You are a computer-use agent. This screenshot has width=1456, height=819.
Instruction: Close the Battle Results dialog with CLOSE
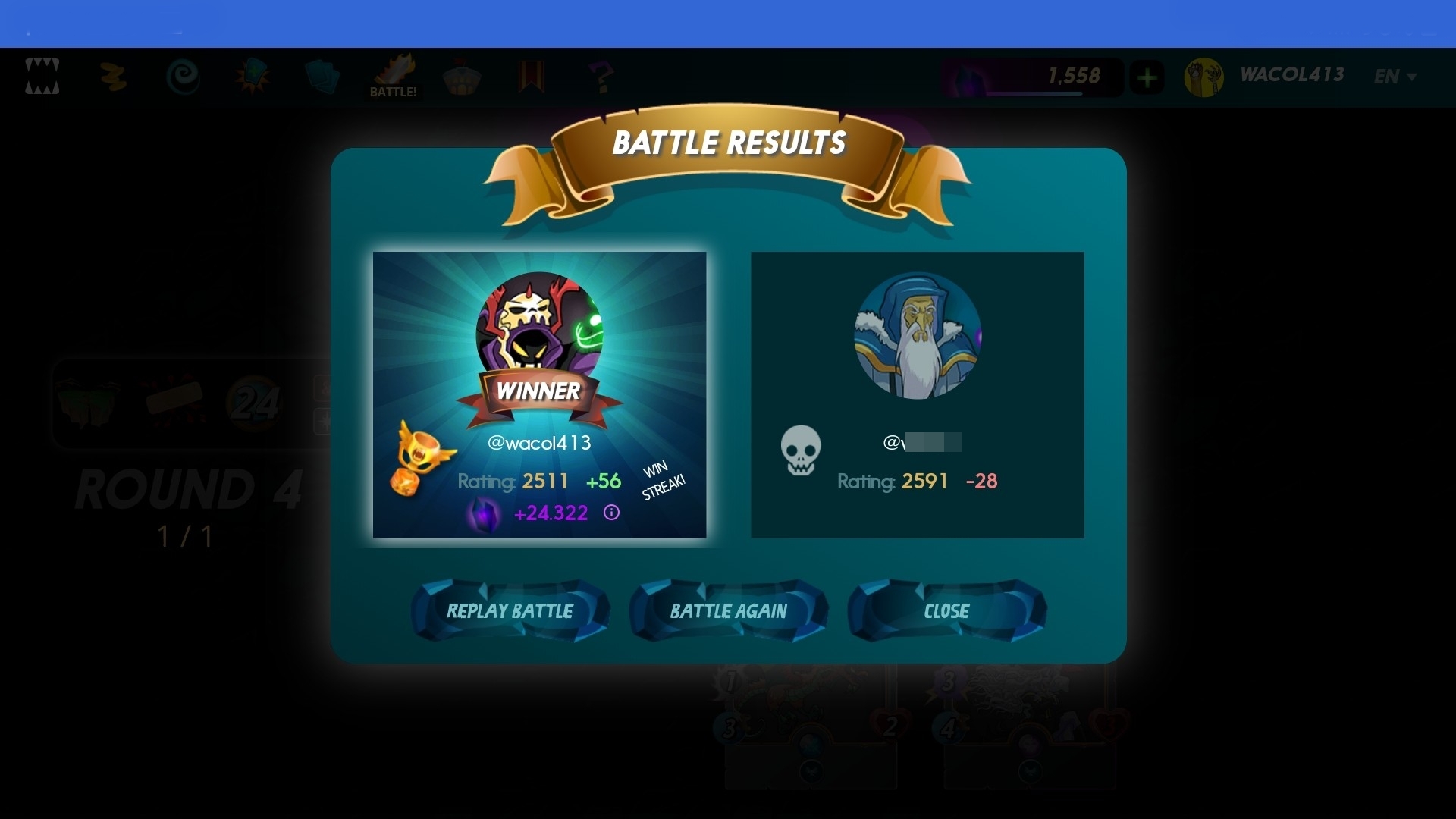pyautogui.click(x=947, y=610)
